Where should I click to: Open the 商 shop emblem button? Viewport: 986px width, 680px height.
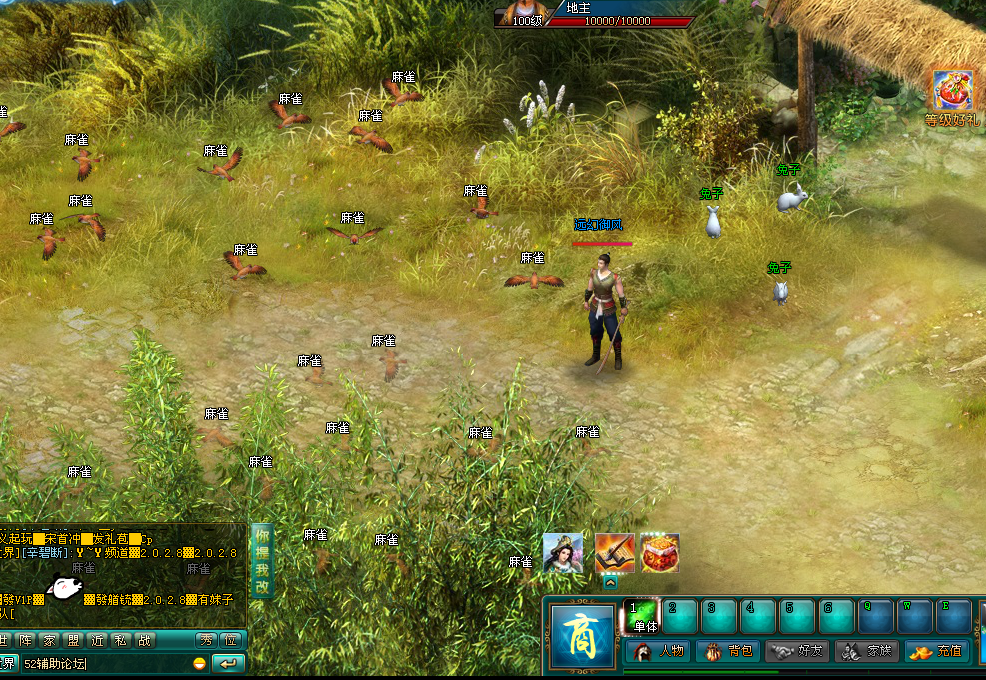pos(581,634)
